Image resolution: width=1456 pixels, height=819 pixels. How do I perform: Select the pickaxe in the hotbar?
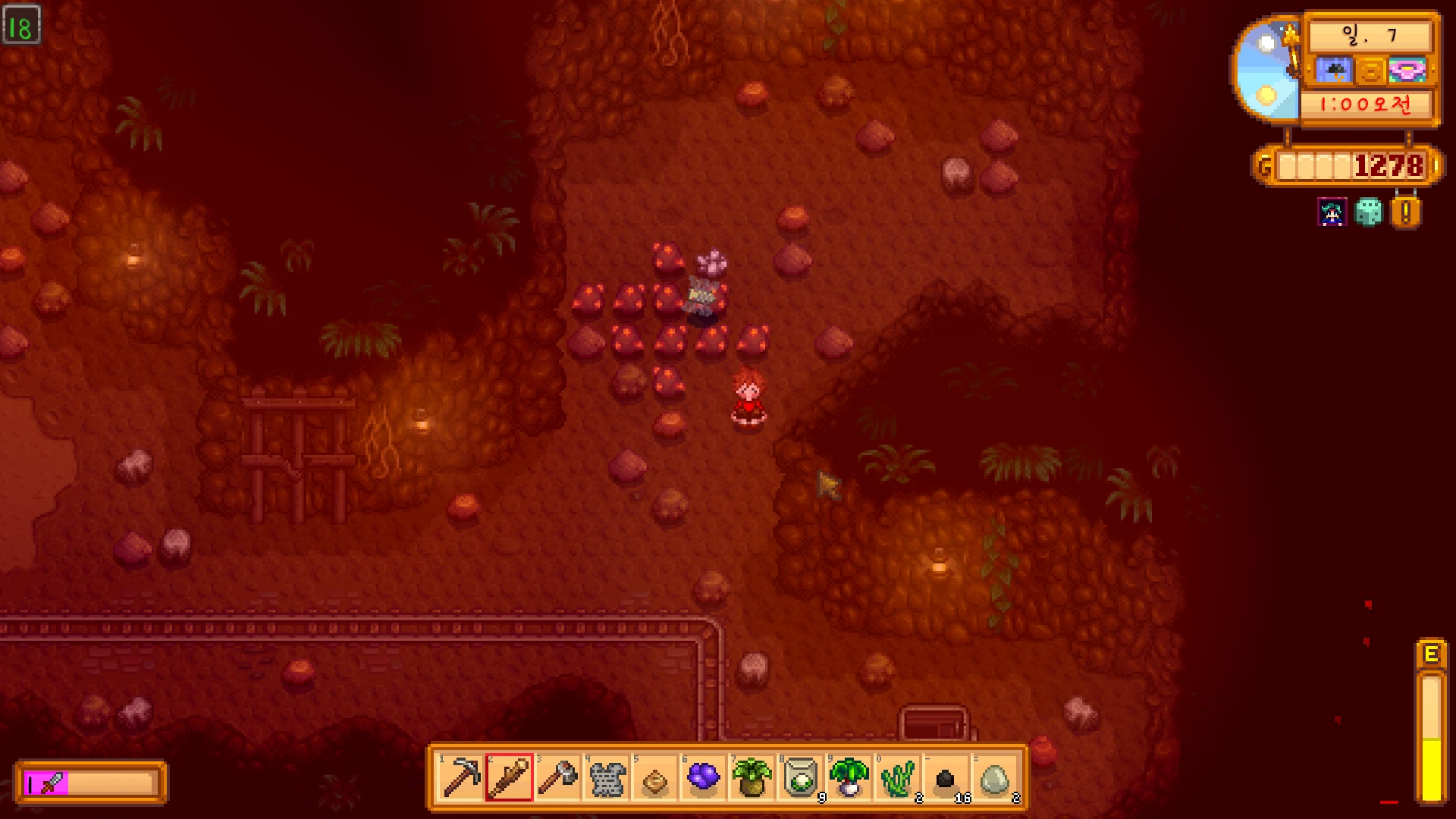460,777
